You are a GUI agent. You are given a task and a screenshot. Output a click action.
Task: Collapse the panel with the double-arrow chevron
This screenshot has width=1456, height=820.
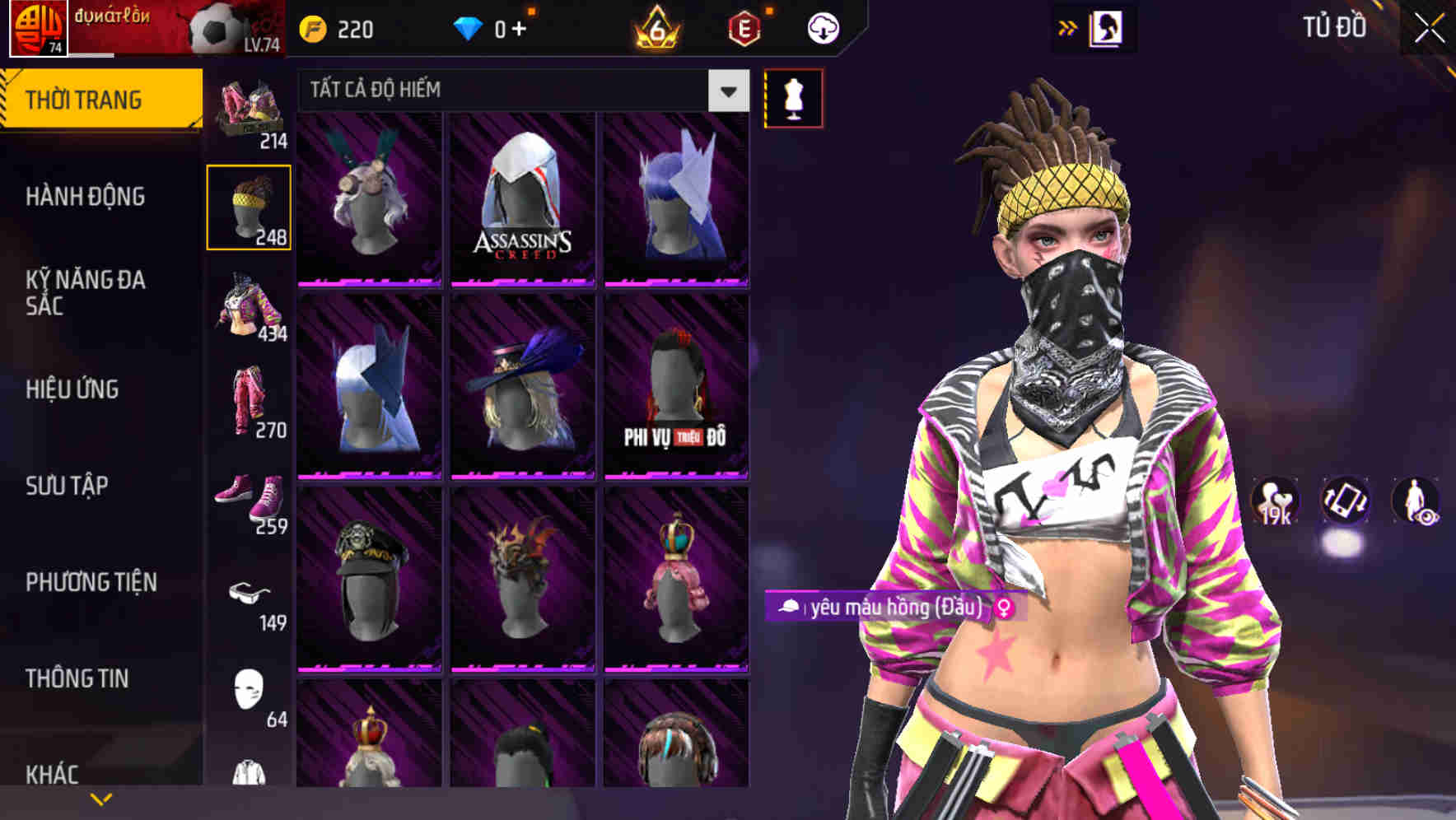tap(1066, 26)
